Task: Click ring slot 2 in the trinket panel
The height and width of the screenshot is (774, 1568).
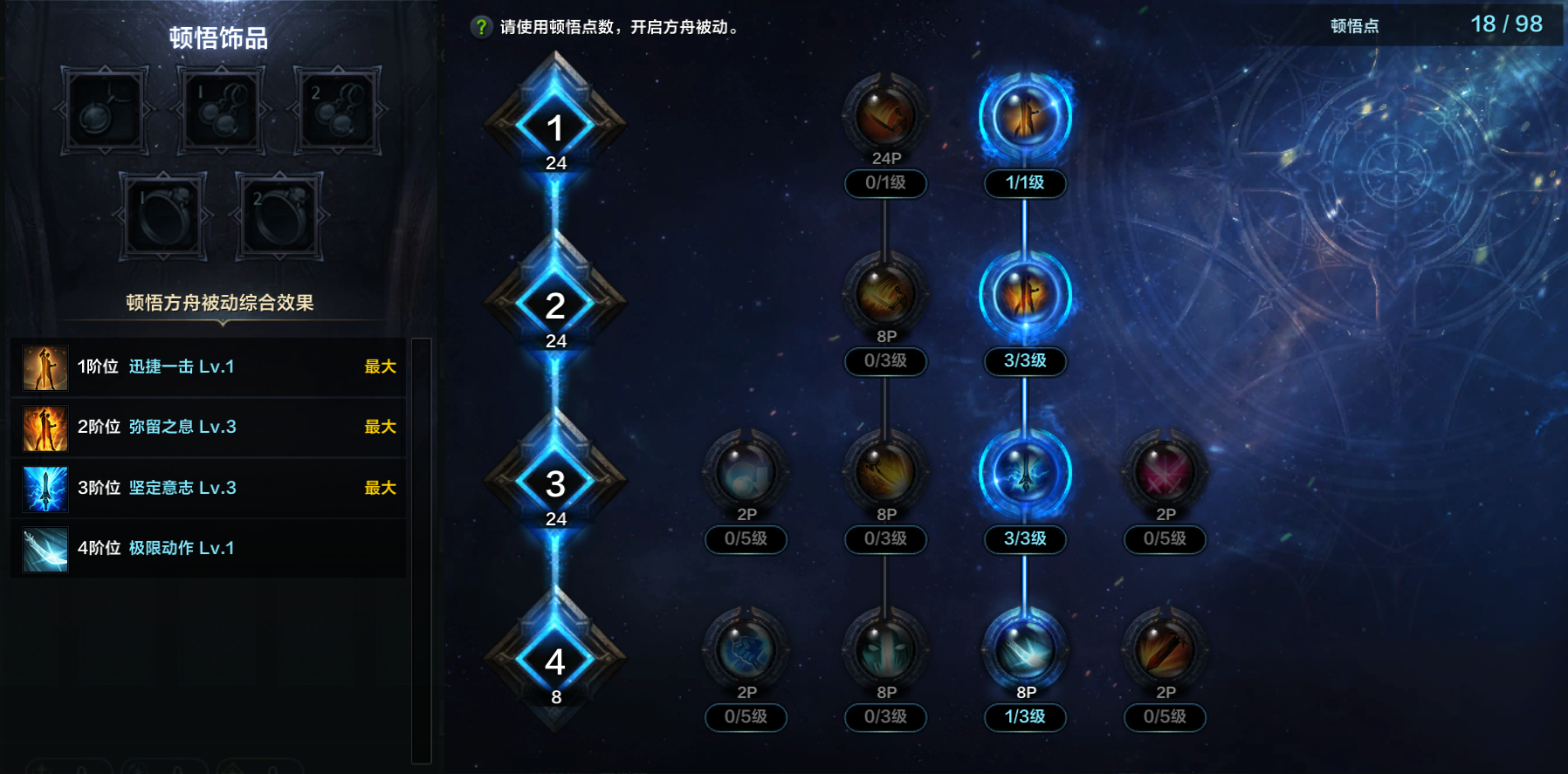Action: click(x=279, y=216)
